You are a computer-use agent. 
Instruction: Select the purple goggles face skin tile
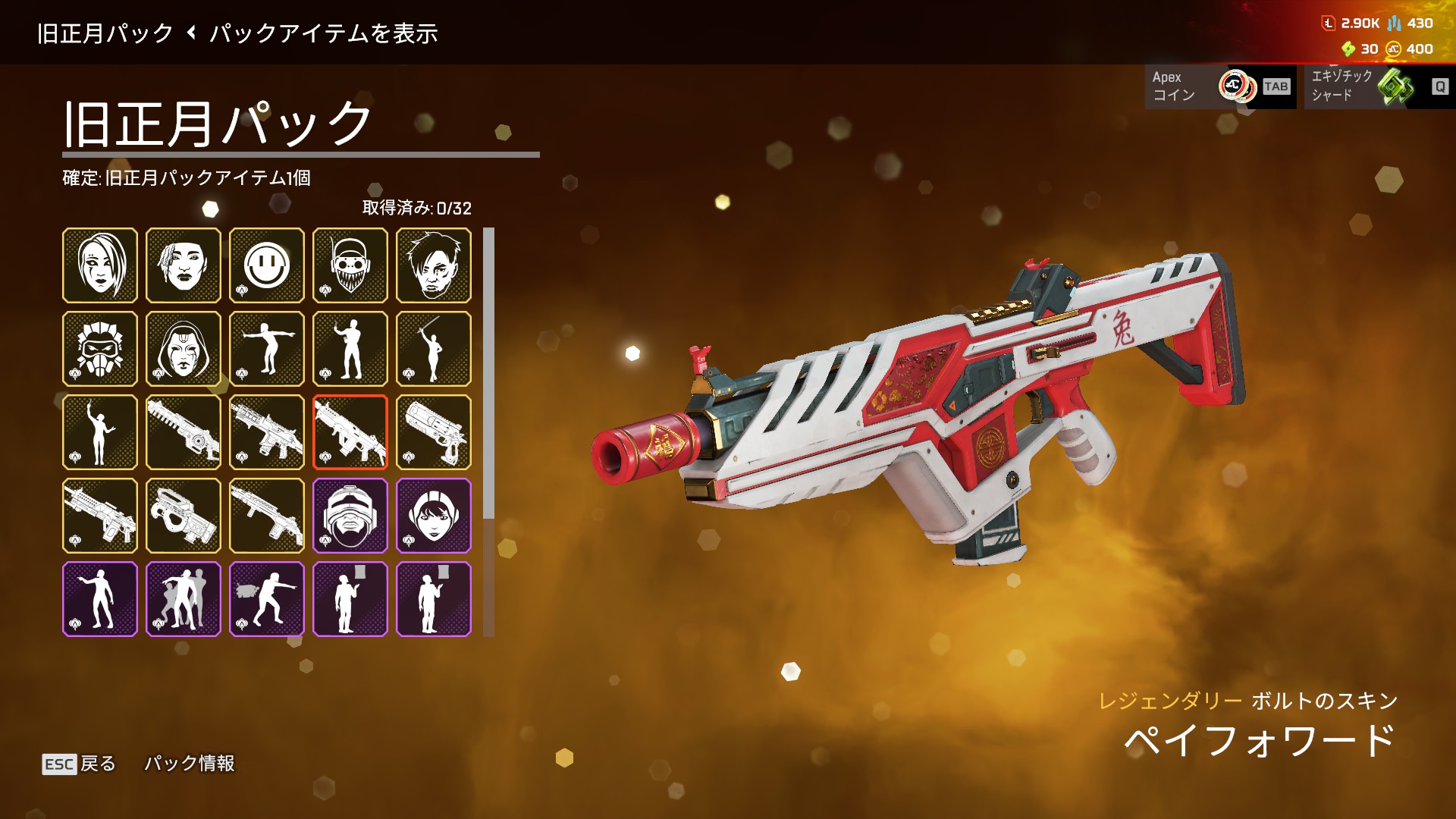tap(350, 516)
